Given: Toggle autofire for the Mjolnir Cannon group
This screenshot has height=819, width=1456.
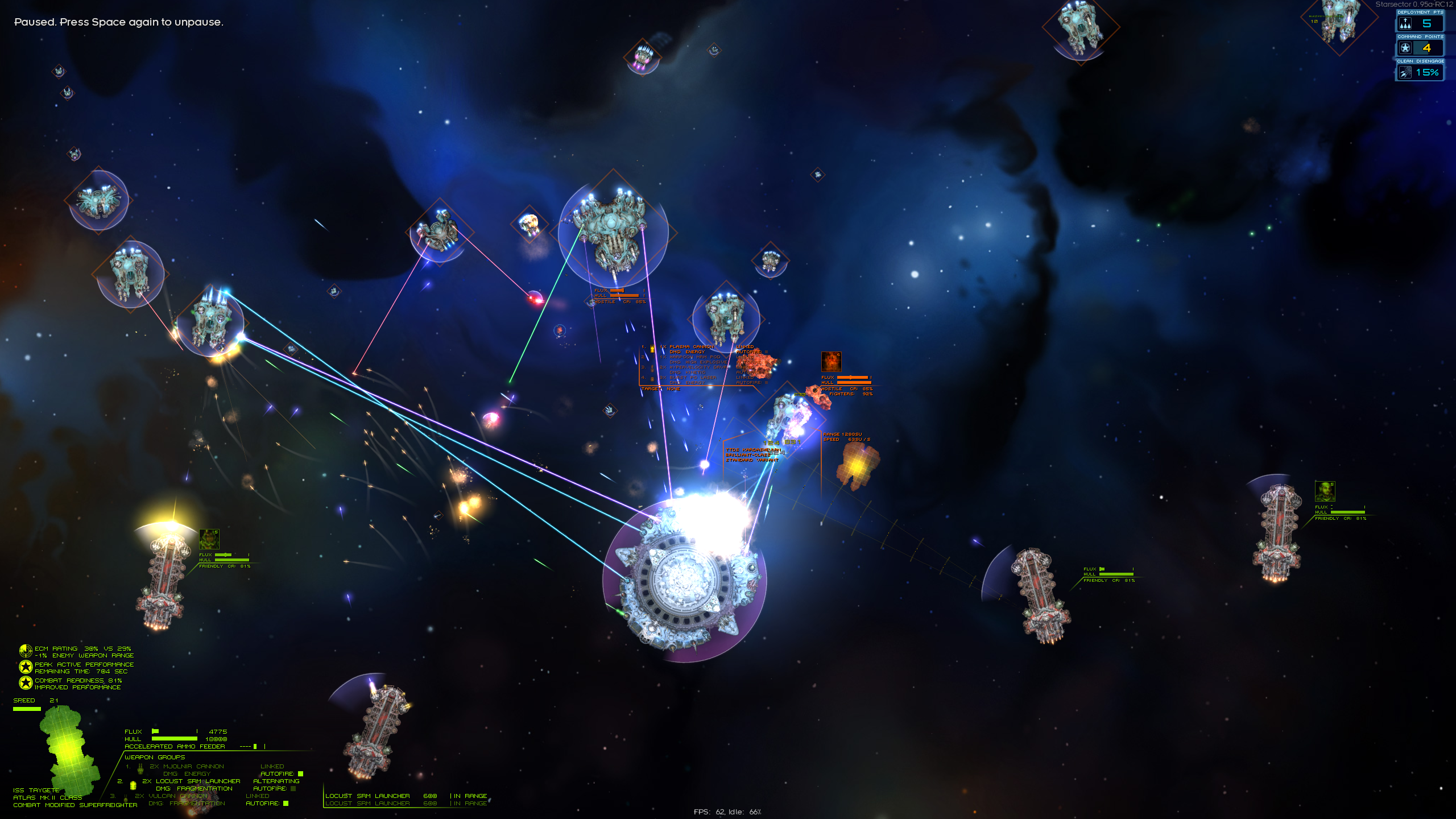Looking at the screenshot, I should (301, 774).
